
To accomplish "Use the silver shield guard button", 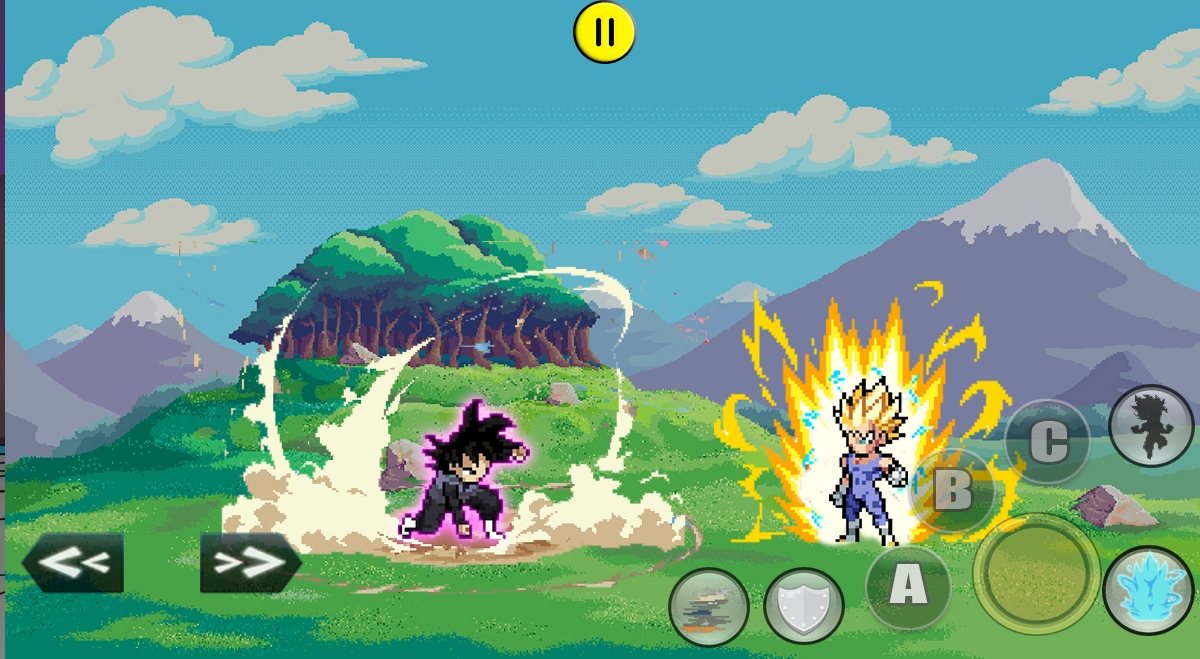I will (803, 606).
